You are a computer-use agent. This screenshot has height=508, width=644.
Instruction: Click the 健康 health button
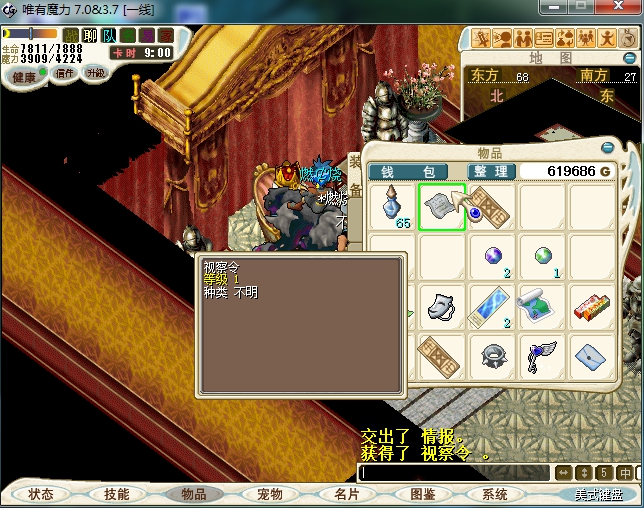[23, 77]
